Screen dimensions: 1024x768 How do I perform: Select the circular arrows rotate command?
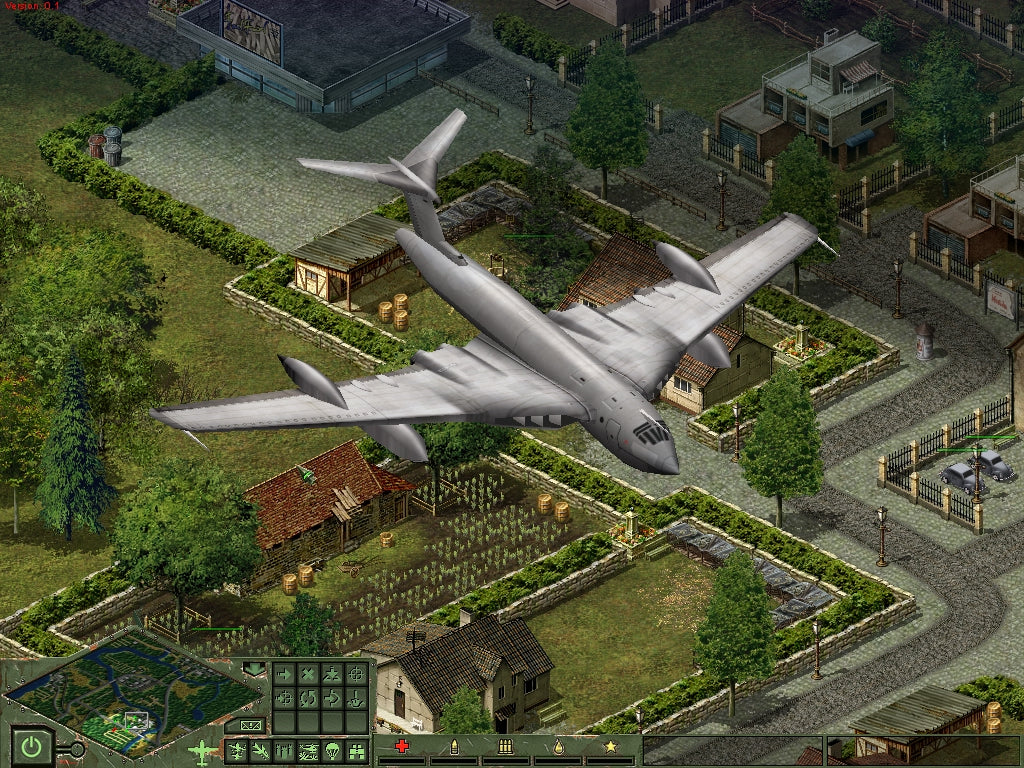pyautogui.click(x=308, y=698)
